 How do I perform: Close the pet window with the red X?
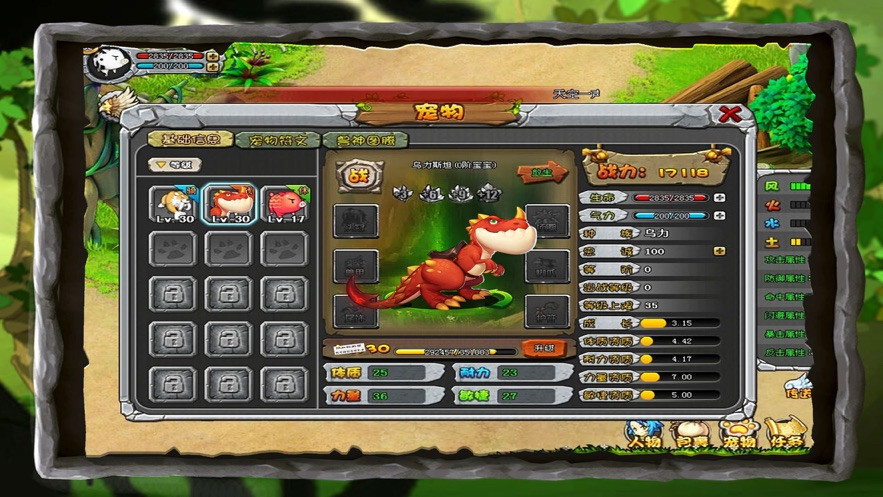pos(730,113)
